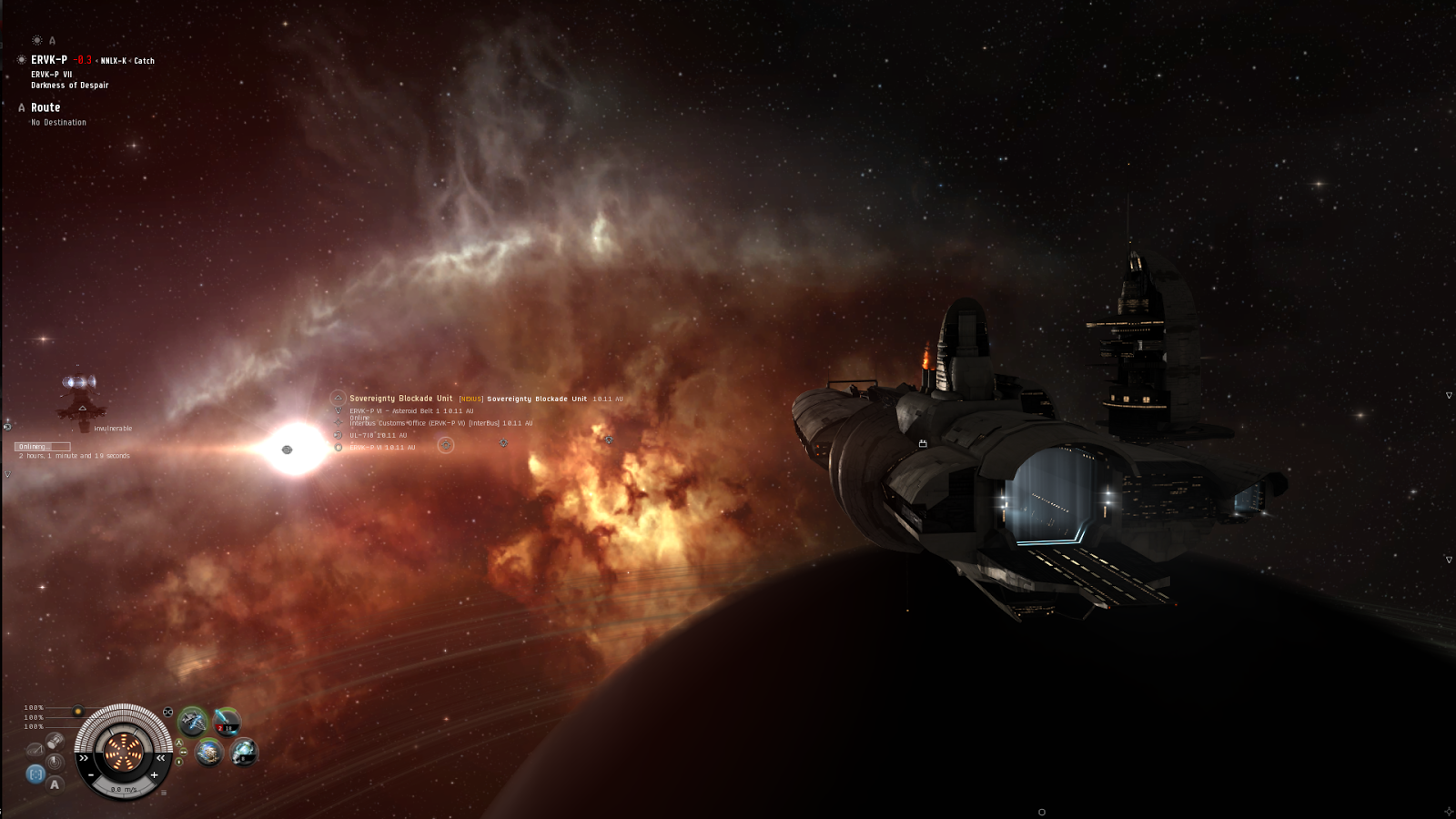Image resolution: width=1456 pixels, height=819 pixels.
Task: Activate the blue beam weapon module
Action: pyautogui.click(x=227, y=722)
